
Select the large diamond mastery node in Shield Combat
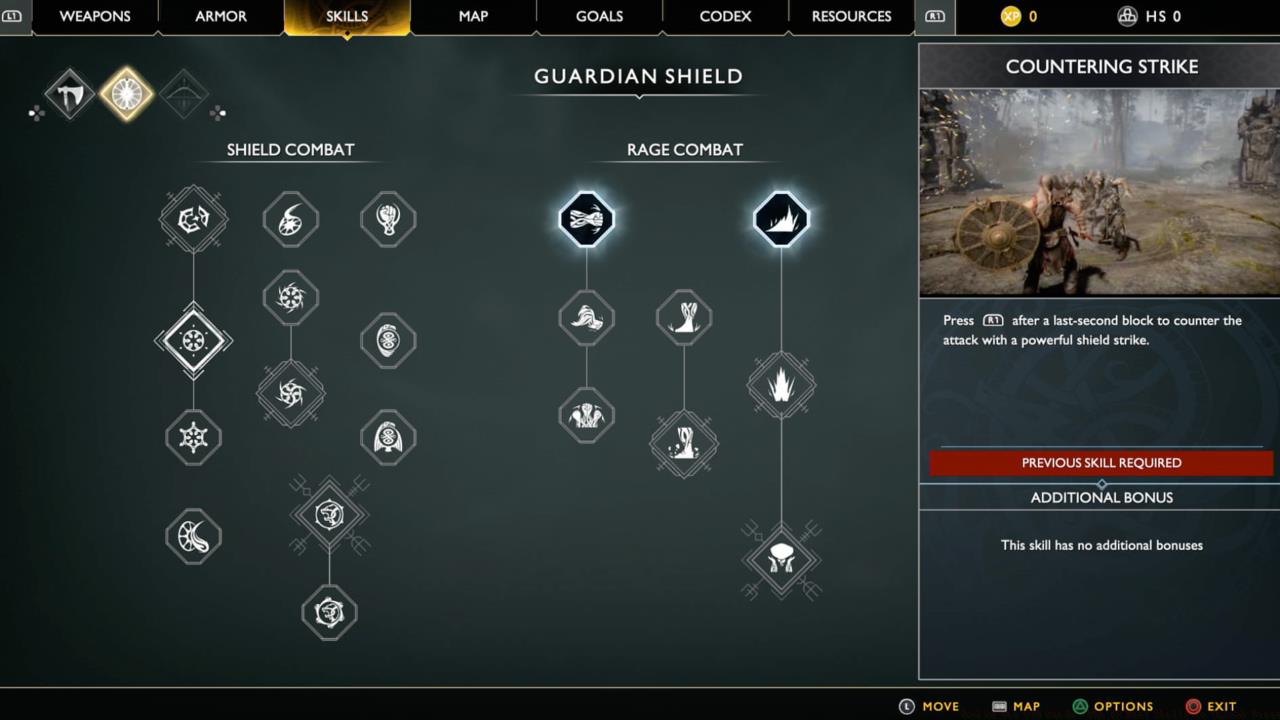coord(193,340)
